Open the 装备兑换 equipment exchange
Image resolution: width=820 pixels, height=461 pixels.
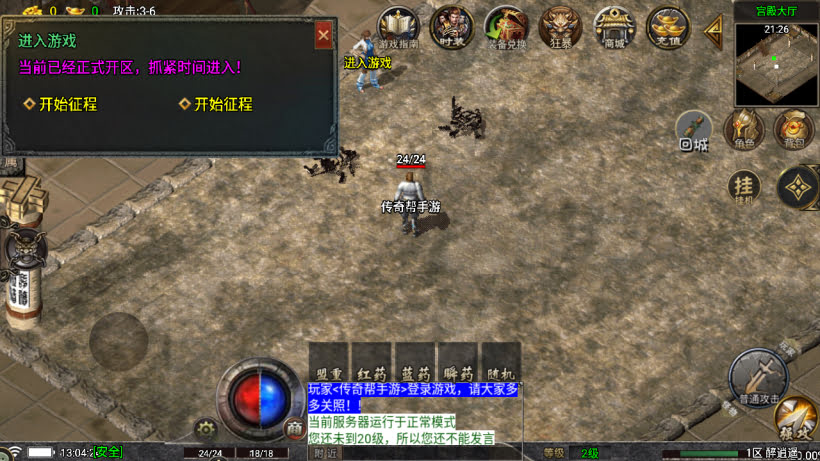(x=506, y=26)
